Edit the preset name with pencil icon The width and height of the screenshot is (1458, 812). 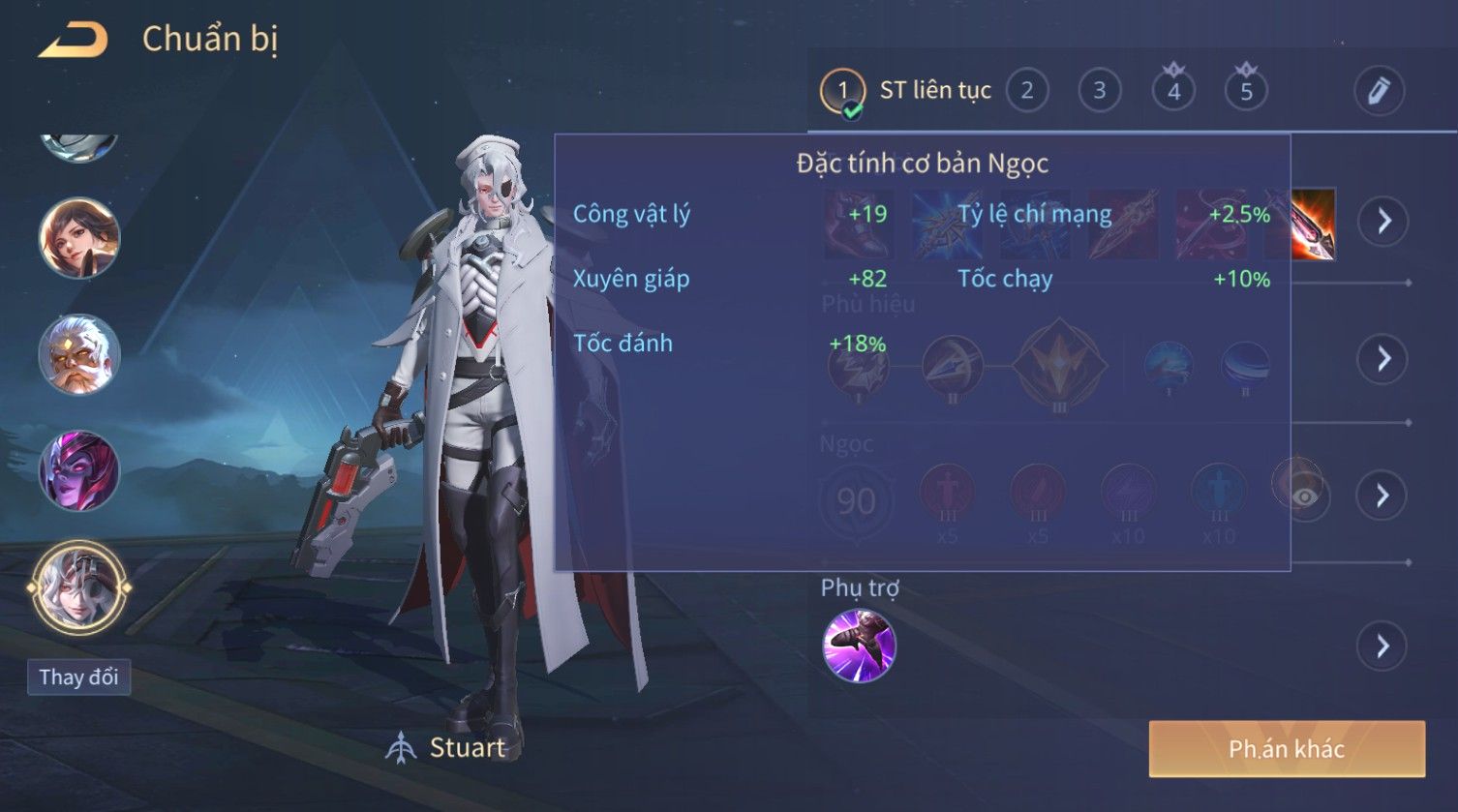[1379, 91]
